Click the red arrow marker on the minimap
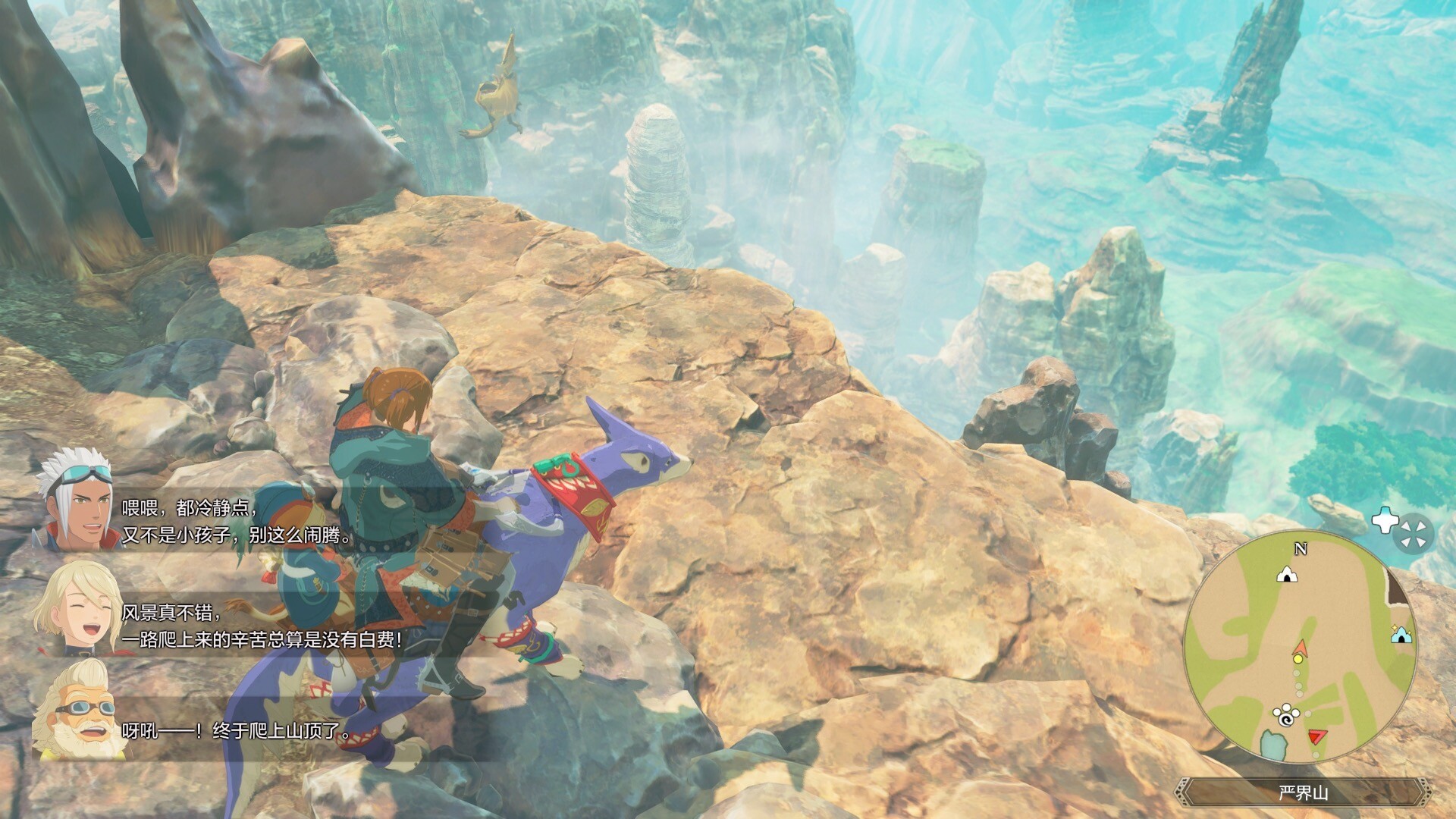 [1318, 736]
